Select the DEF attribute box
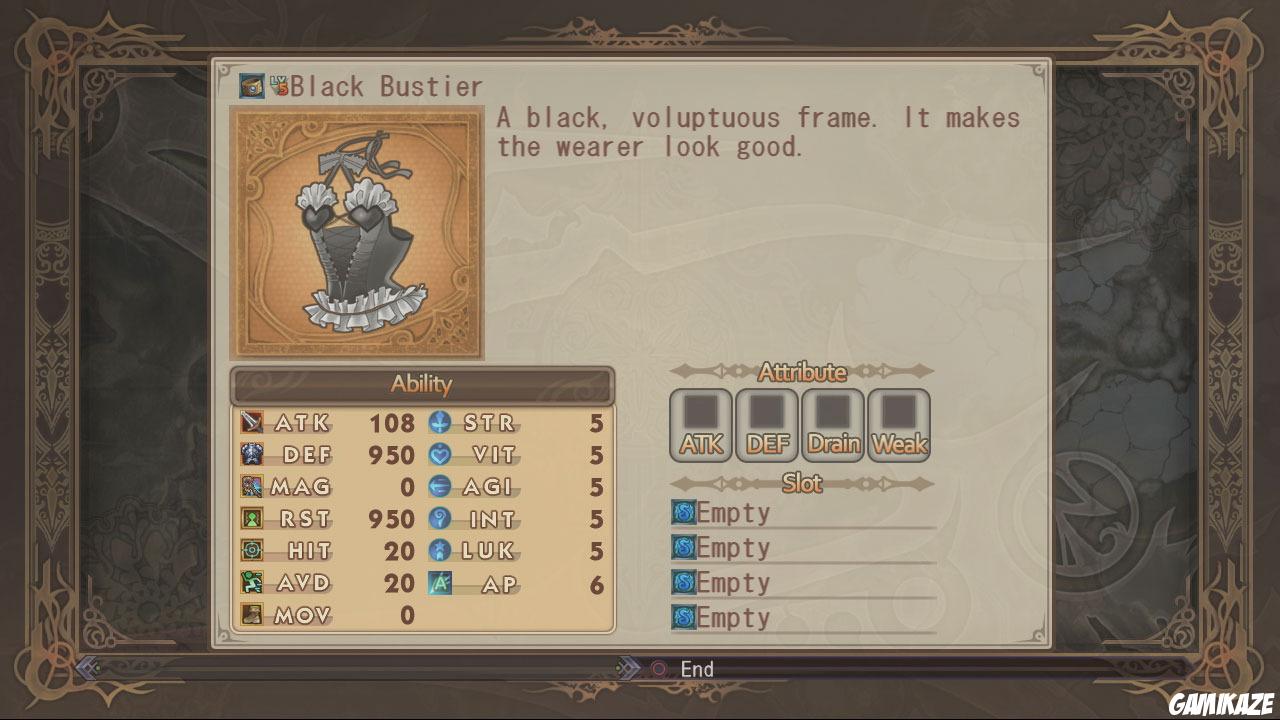This screenshot has width=1280, height=720. (x=767, y=425)
